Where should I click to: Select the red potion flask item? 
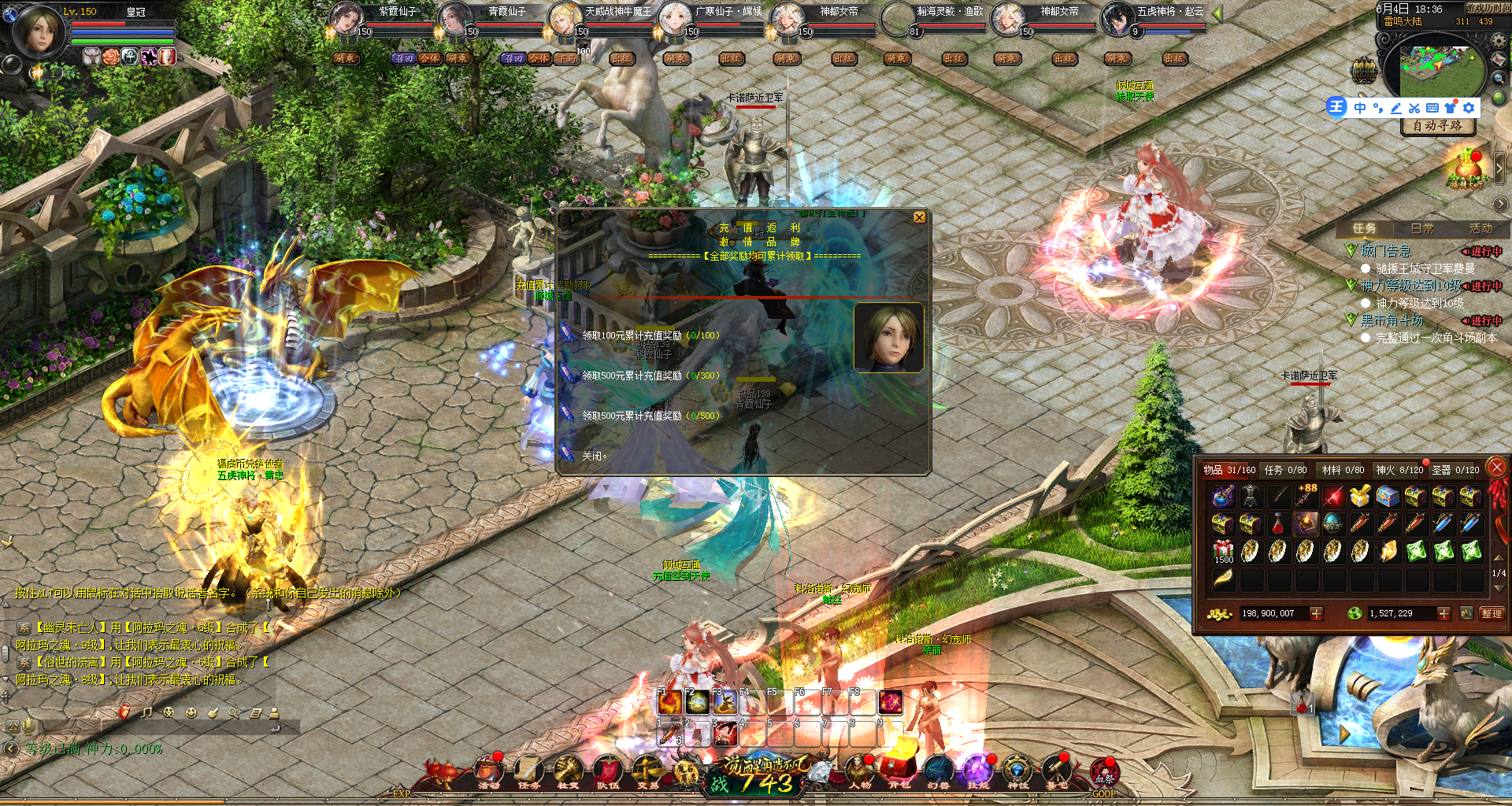(1278, 523)
